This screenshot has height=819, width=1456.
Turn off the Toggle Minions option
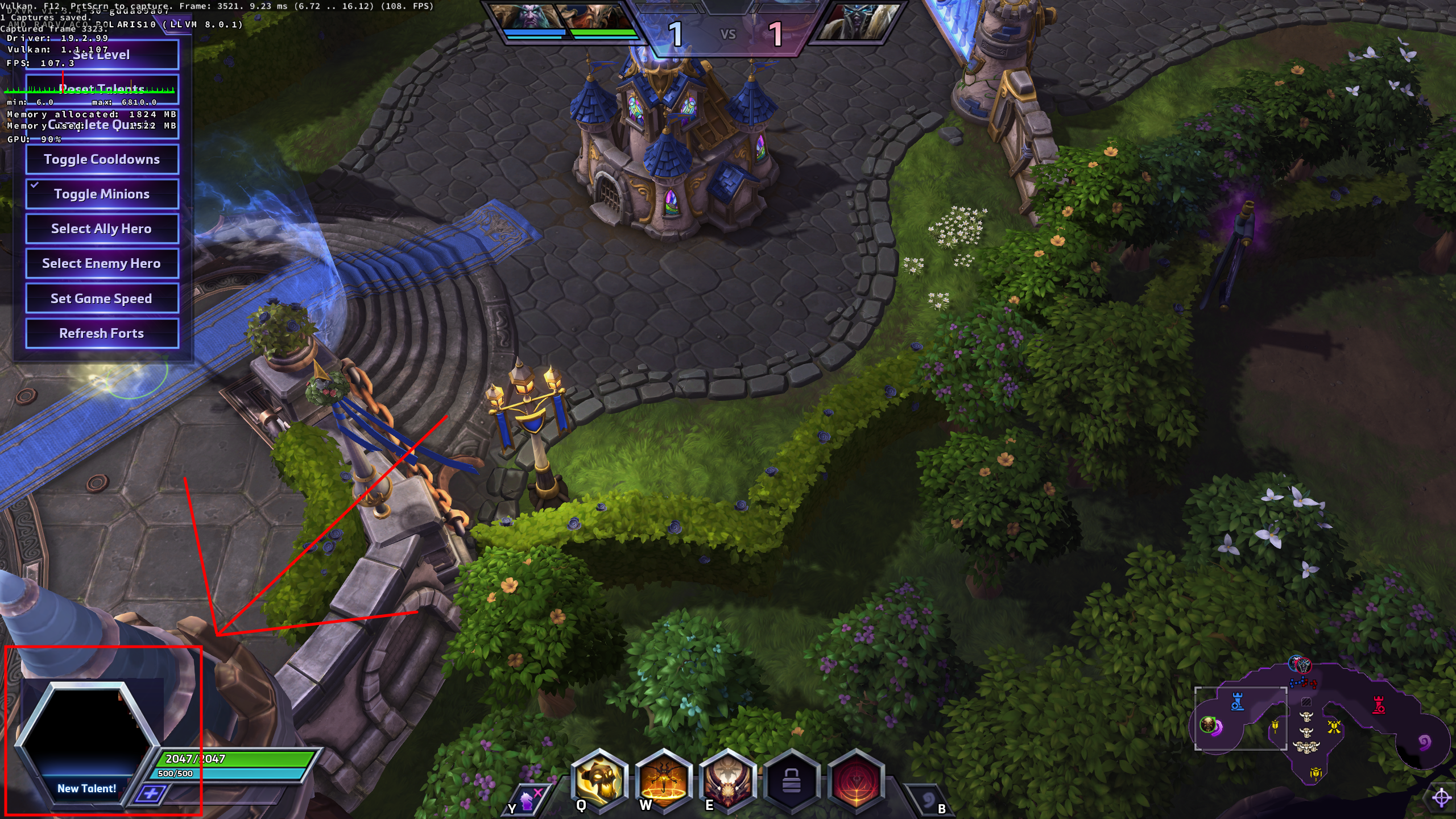(x=102, y=194)
